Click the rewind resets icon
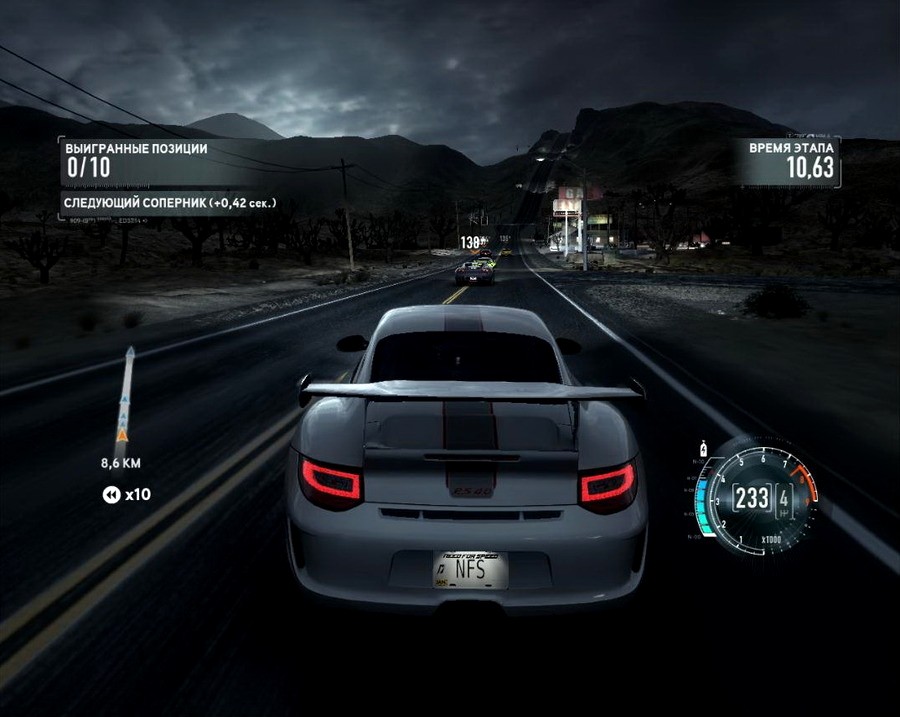Image resolution: width=900 pixels, height=717 pixels. [x=109, y=494]
